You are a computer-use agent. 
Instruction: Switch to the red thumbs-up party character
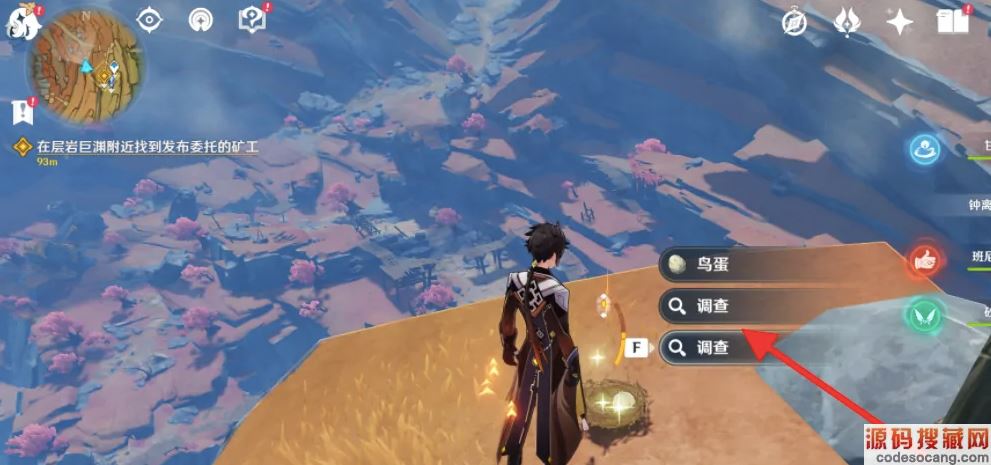point(924,261)
